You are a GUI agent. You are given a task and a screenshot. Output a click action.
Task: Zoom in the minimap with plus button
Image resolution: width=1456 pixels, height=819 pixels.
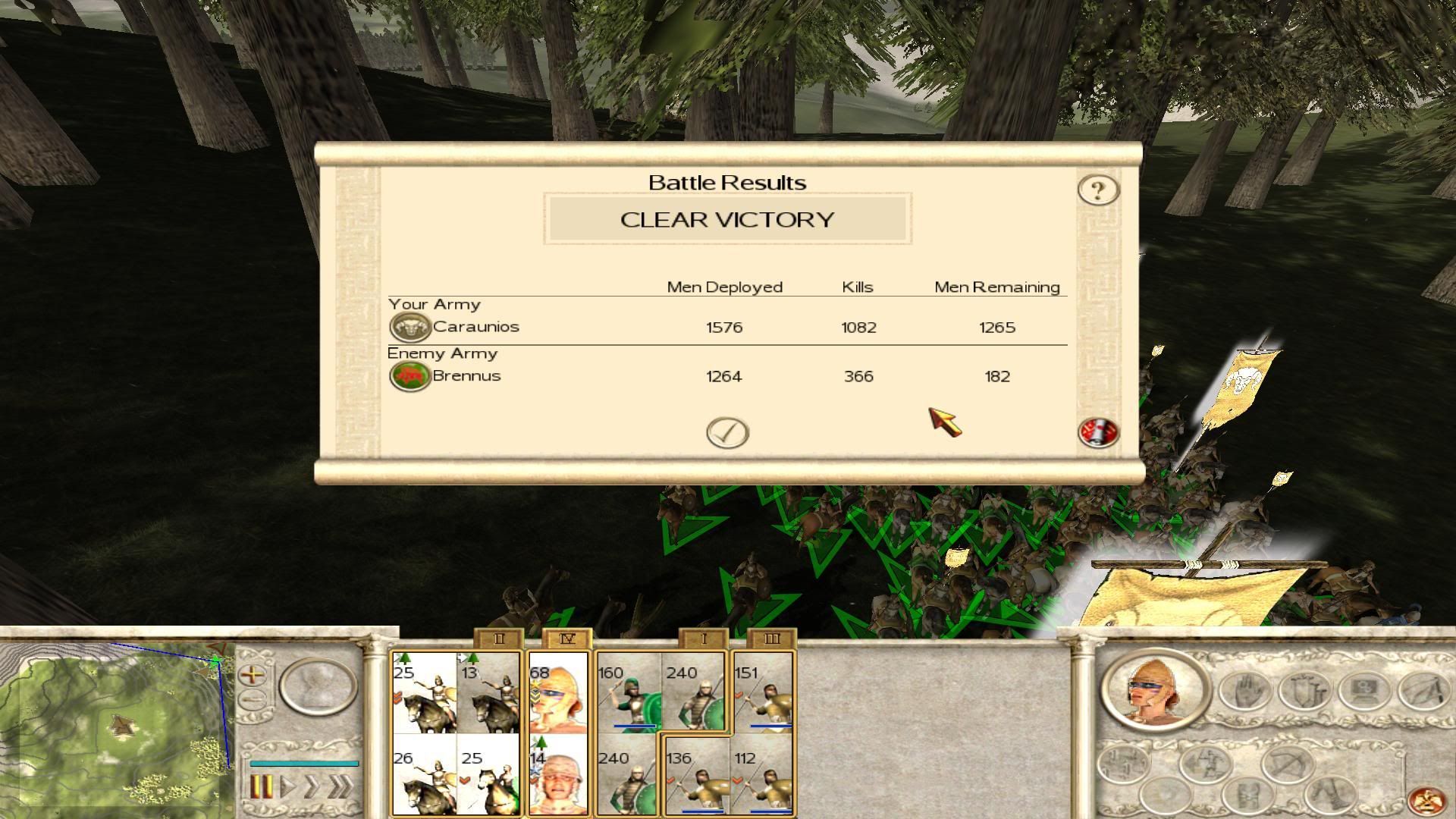coord(253,673)
